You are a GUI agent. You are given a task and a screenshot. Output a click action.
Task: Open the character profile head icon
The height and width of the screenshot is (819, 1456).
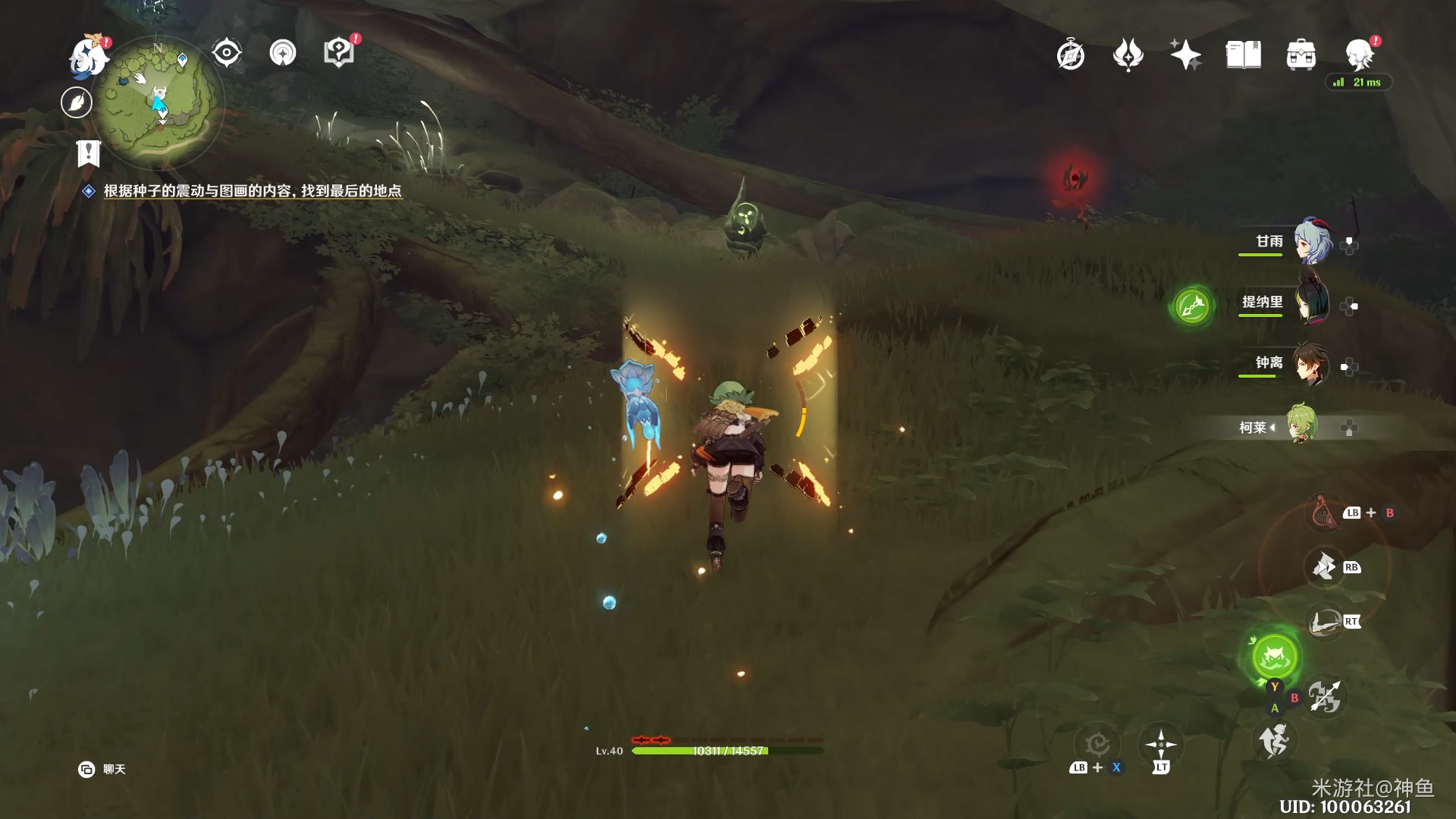1358,55
